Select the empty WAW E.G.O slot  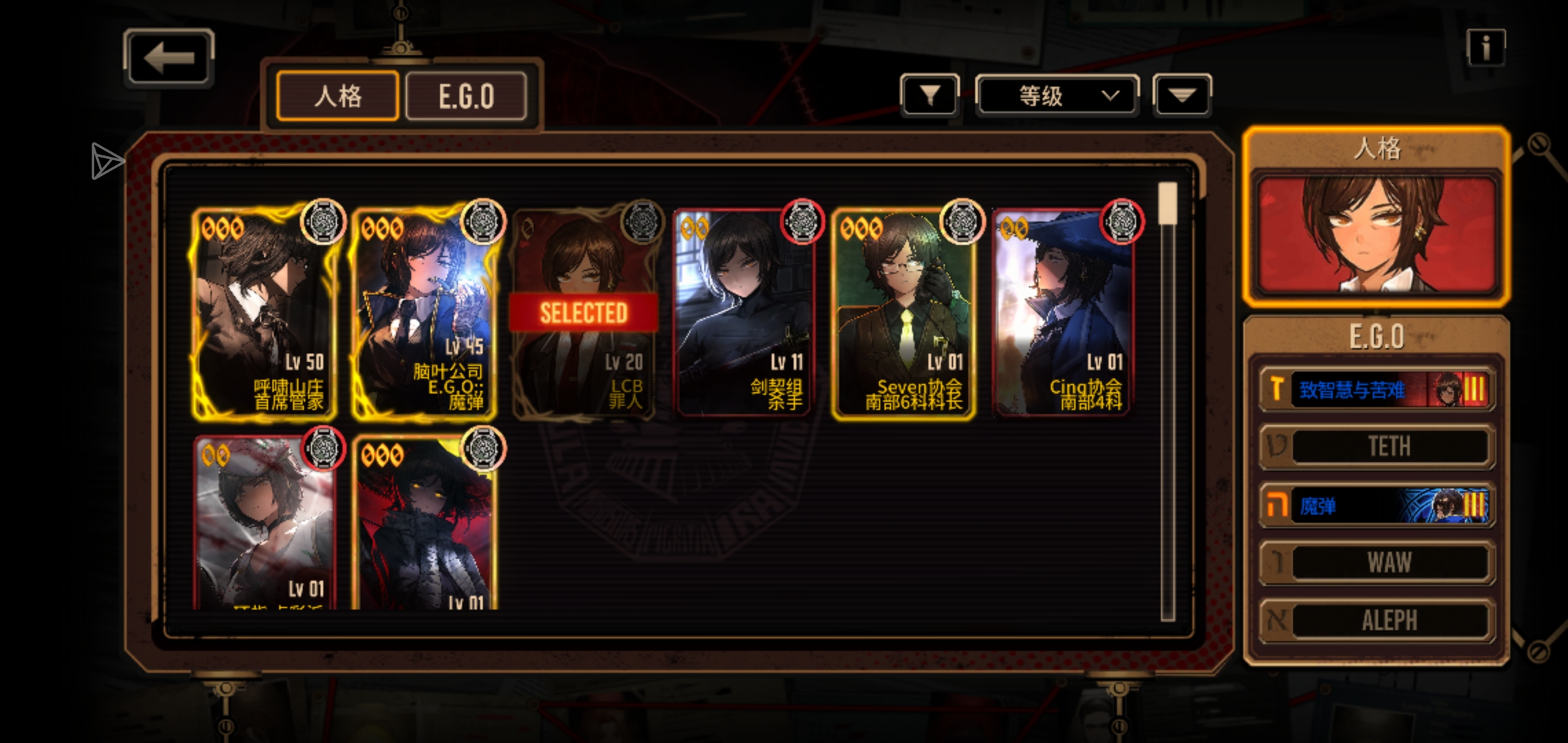(x=1377, y=563)
